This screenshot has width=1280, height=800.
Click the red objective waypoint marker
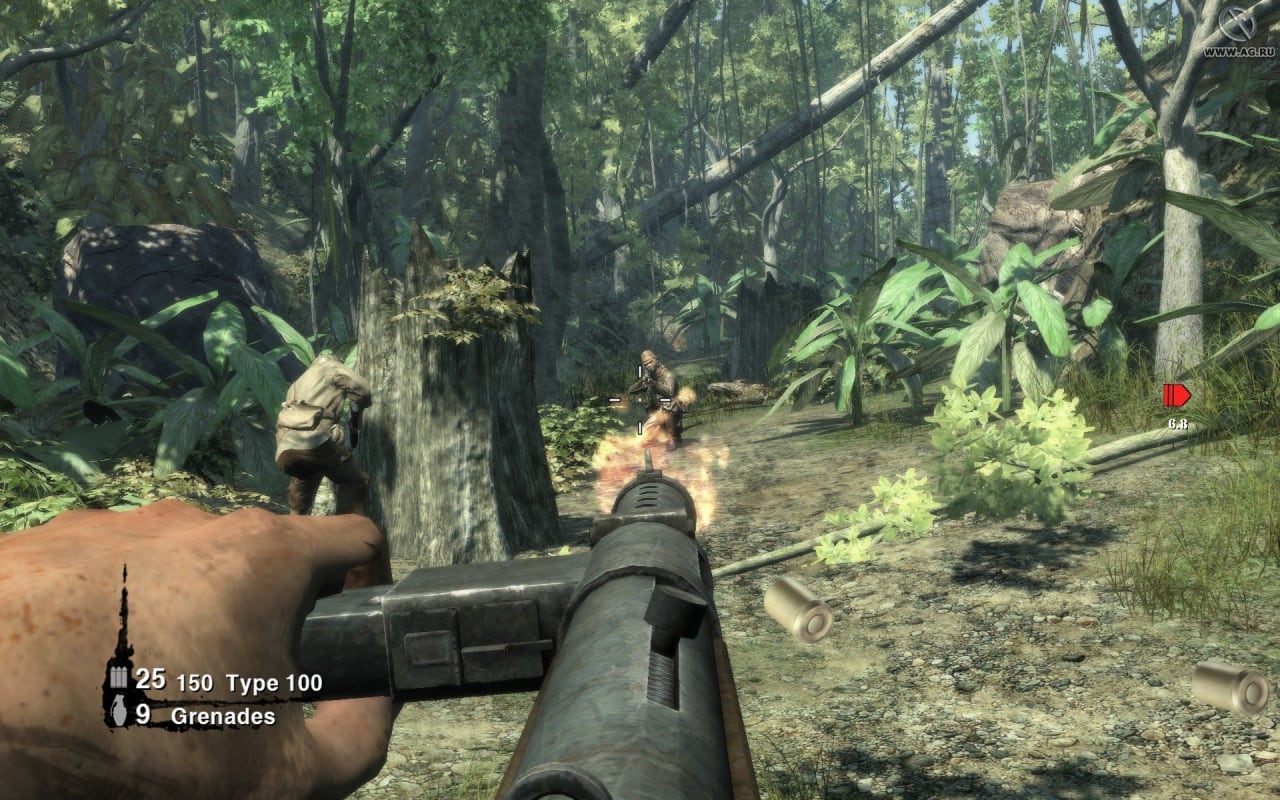coord(1176,395)
